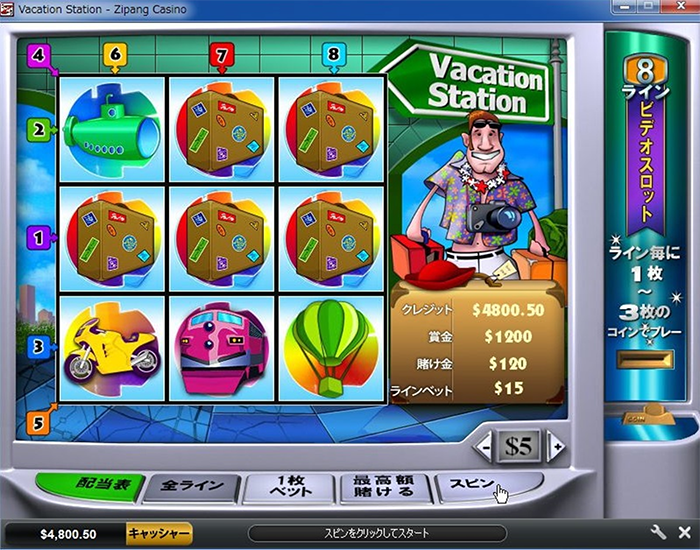The height and width of the screenshot is (550, 700).
Task: Choose payline marker 7
Action: click(224, 54)
